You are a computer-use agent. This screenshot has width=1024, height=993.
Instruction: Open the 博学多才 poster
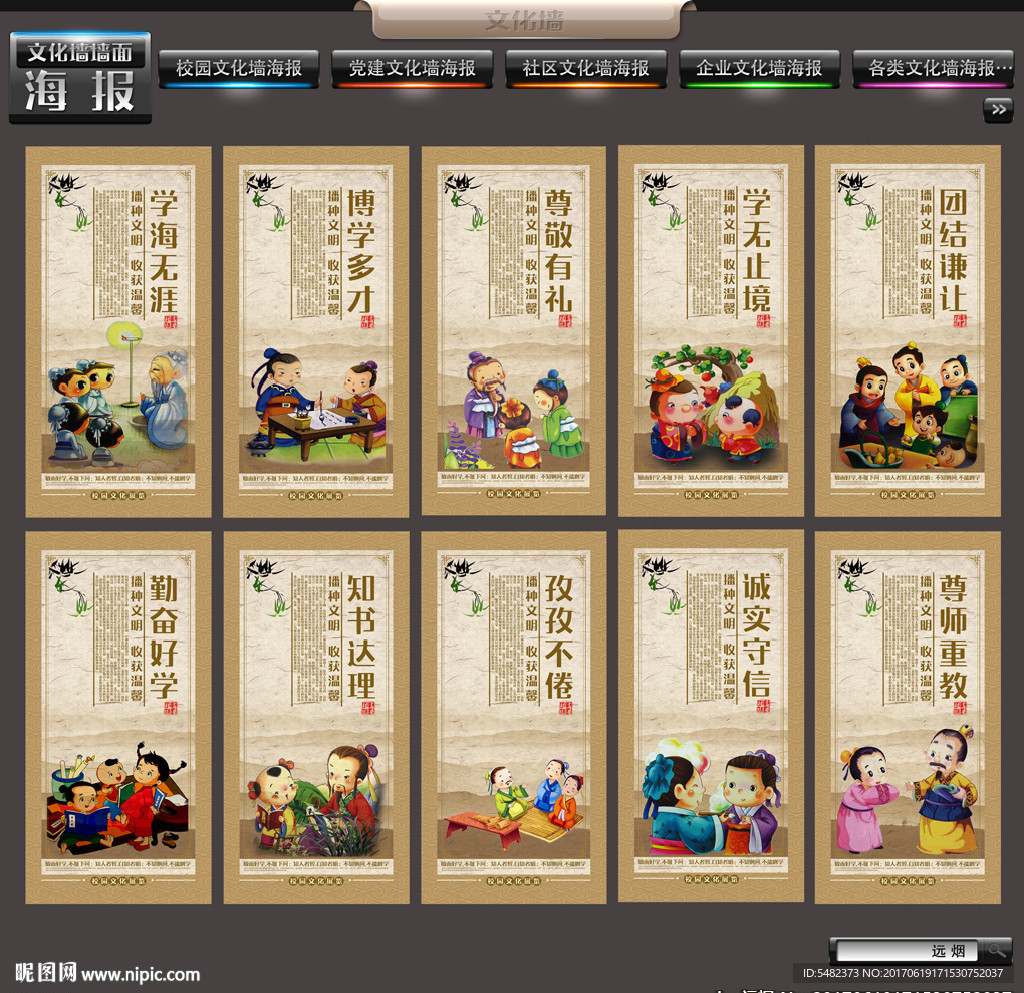316,331
